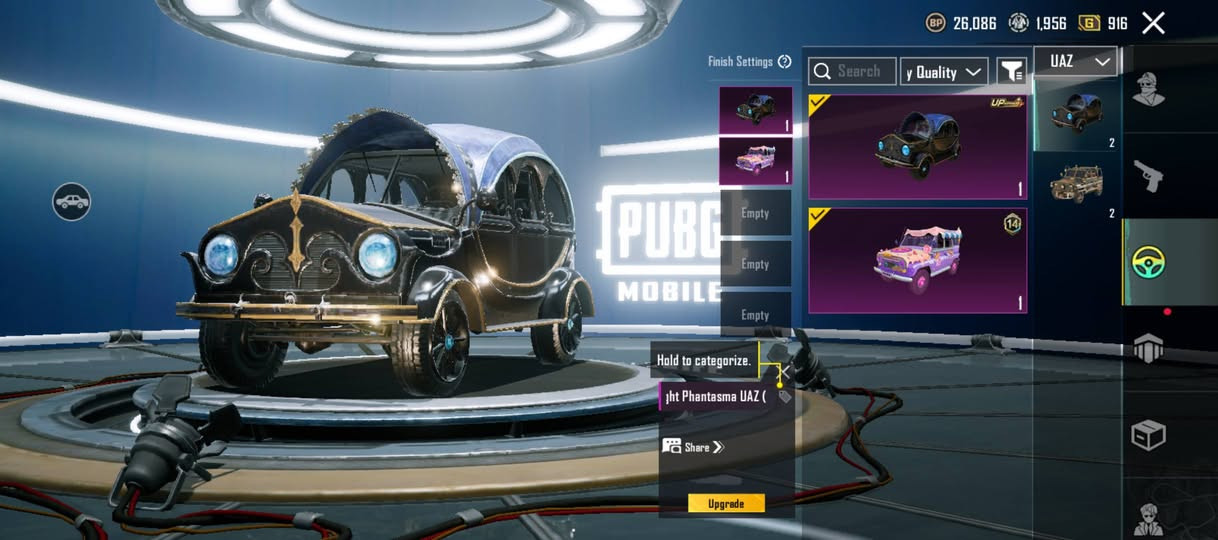1218x540 pixels.
Task: Pick the camouflage UAZ in side list
Action: (1076, 185)
